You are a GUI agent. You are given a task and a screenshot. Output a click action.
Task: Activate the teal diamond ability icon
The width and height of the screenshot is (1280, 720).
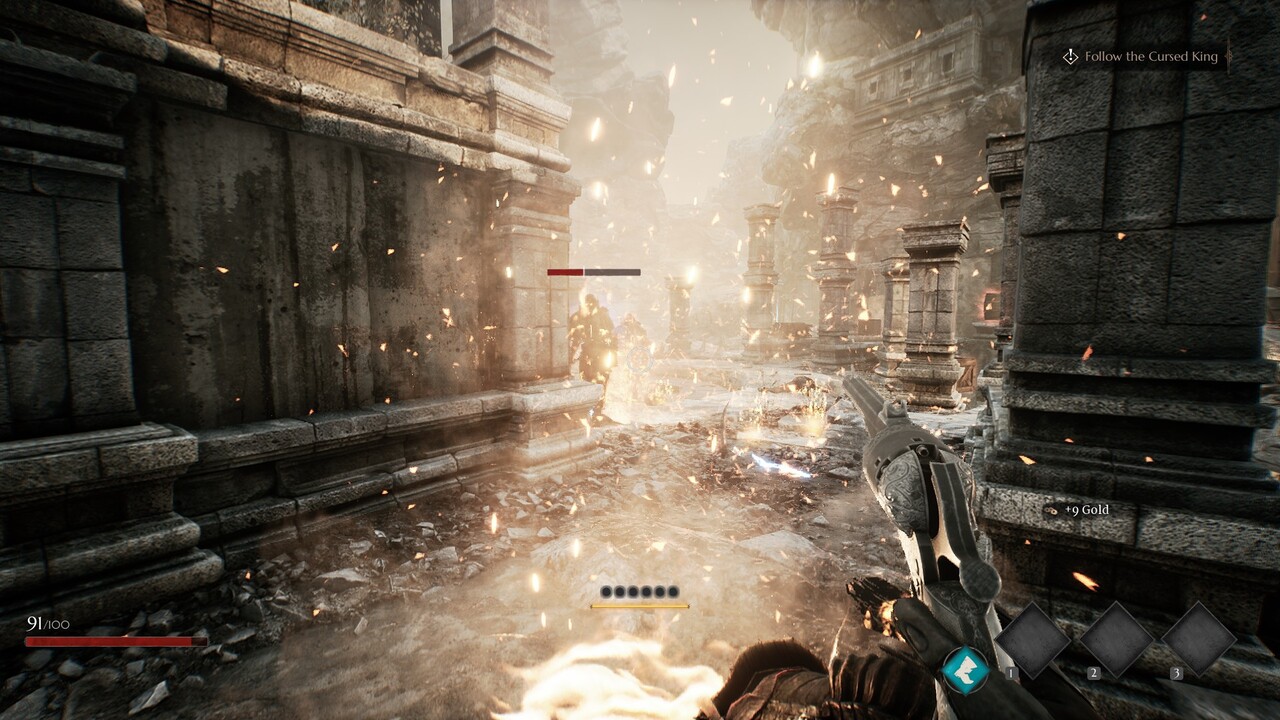pos(965,669)
